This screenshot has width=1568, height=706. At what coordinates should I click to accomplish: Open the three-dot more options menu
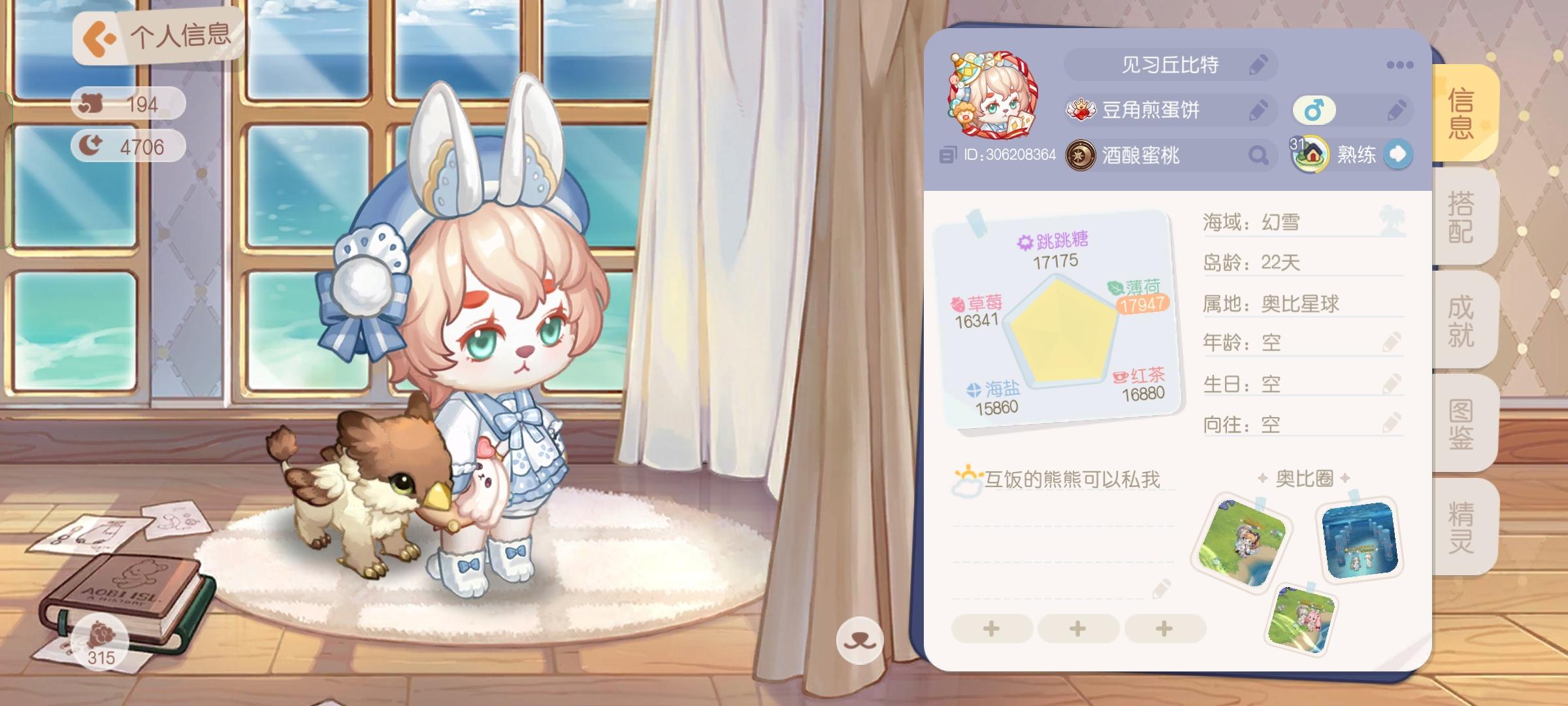click(x=1400, y=65)
